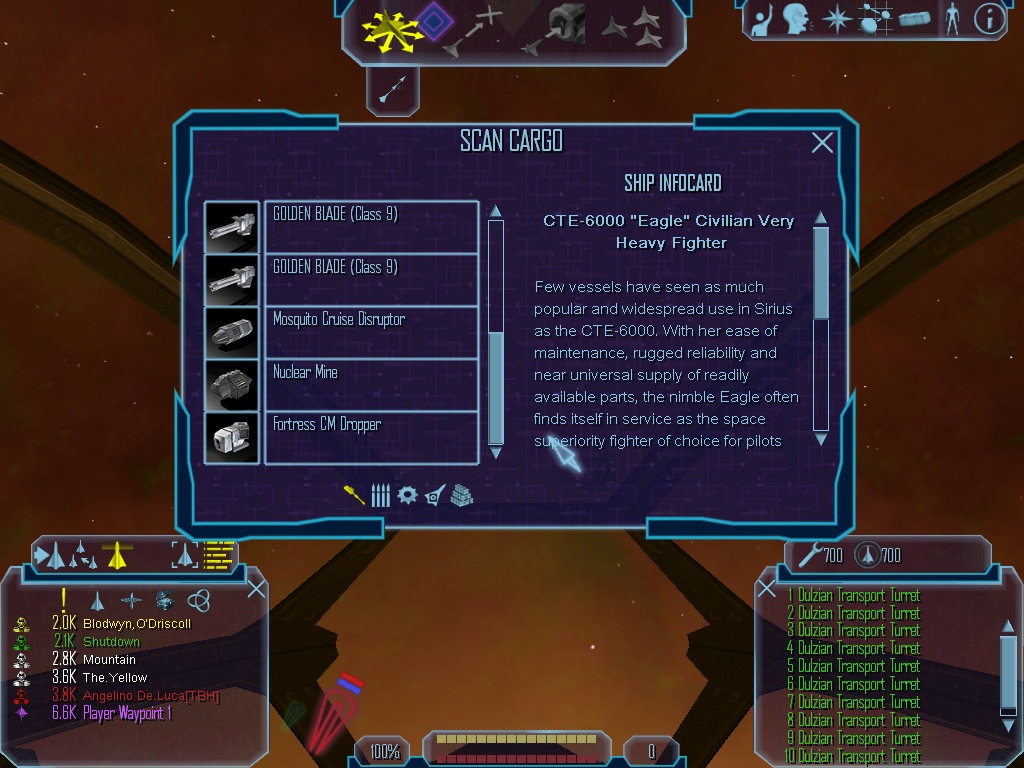Show ammo category using the bullets icon

pos(380,495)
